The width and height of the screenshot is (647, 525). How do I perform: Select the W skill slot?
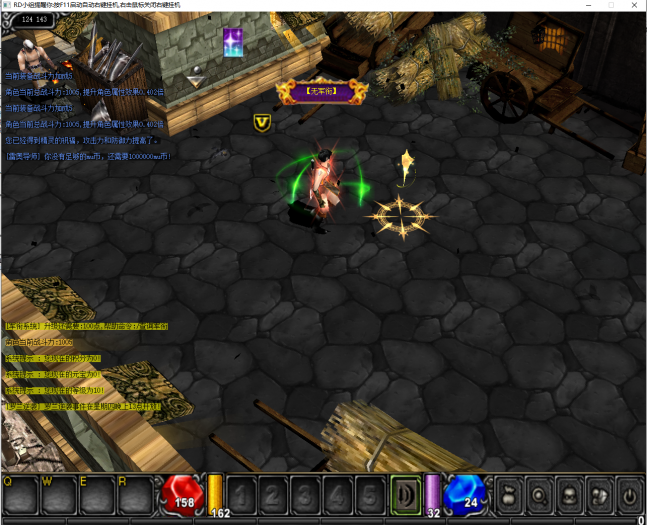tap(59, 495)
